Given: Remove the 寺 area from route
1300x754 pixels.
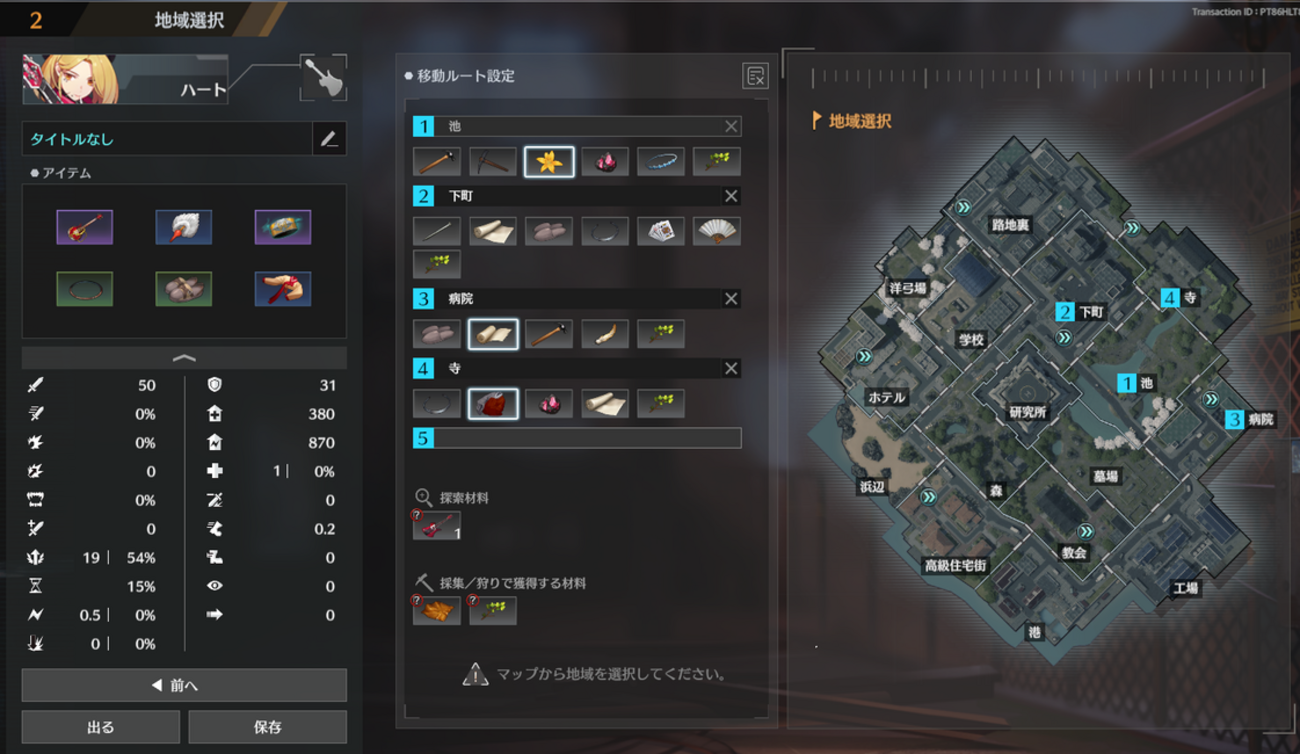Looking at the screenshot, I should point(731,369).
